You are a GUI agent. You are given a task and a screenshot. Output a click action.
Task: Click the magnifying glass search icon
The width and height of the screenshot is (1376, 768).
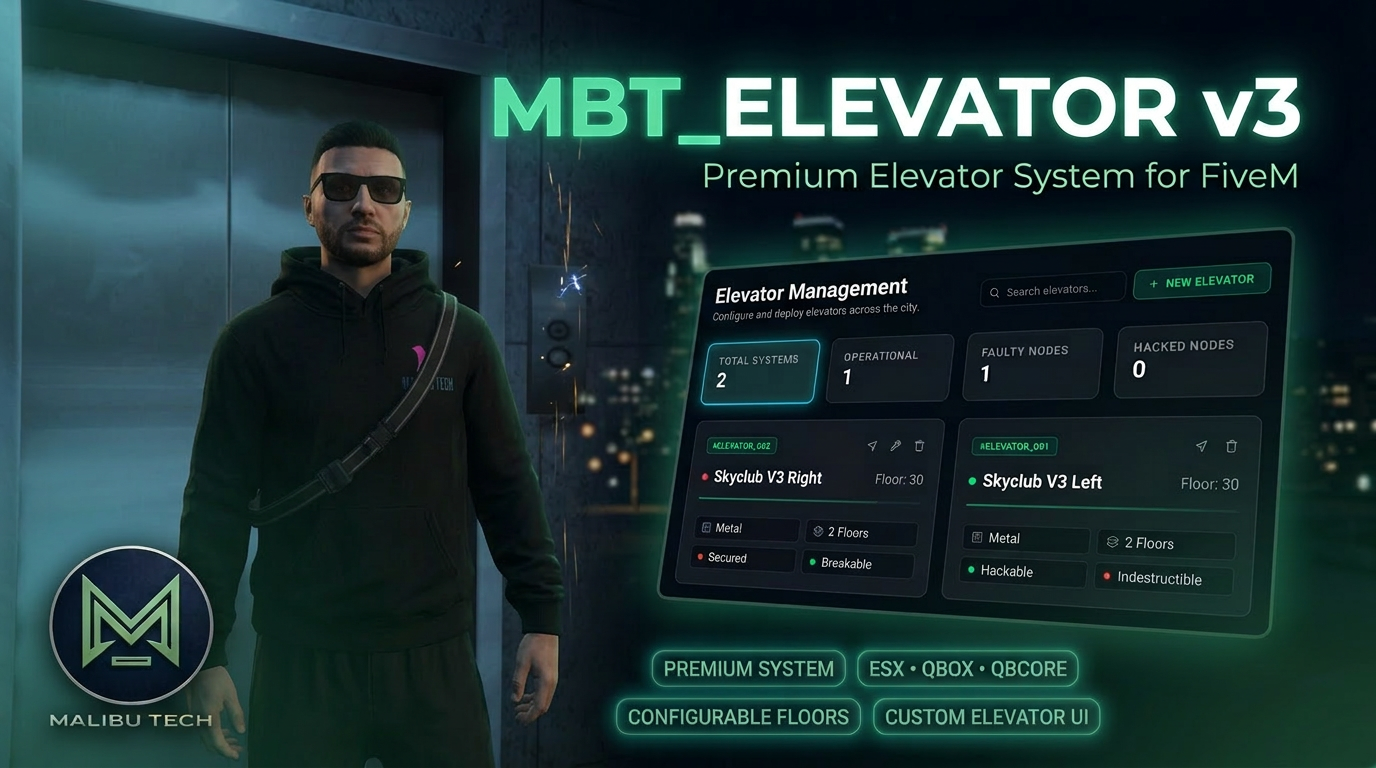994,291
